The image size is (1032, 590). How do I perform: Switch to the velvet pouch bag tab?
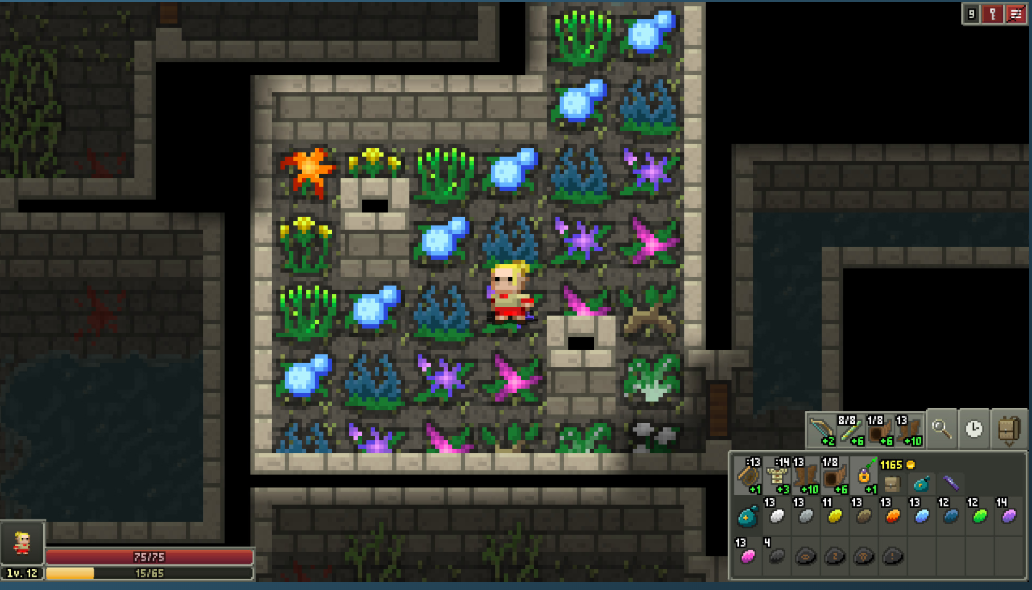point(920,482)
